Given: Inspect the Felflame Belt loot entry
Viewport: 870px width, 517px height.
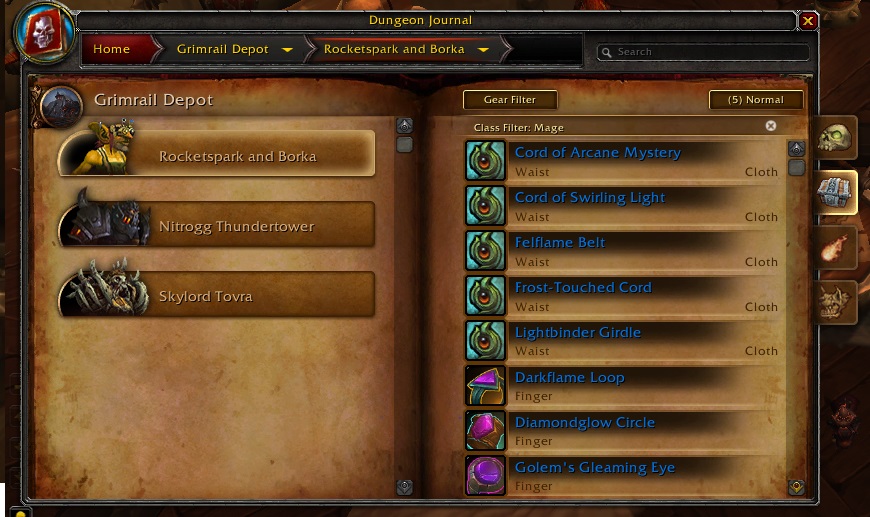Looking at the screenshot, I should click(560, 243).
